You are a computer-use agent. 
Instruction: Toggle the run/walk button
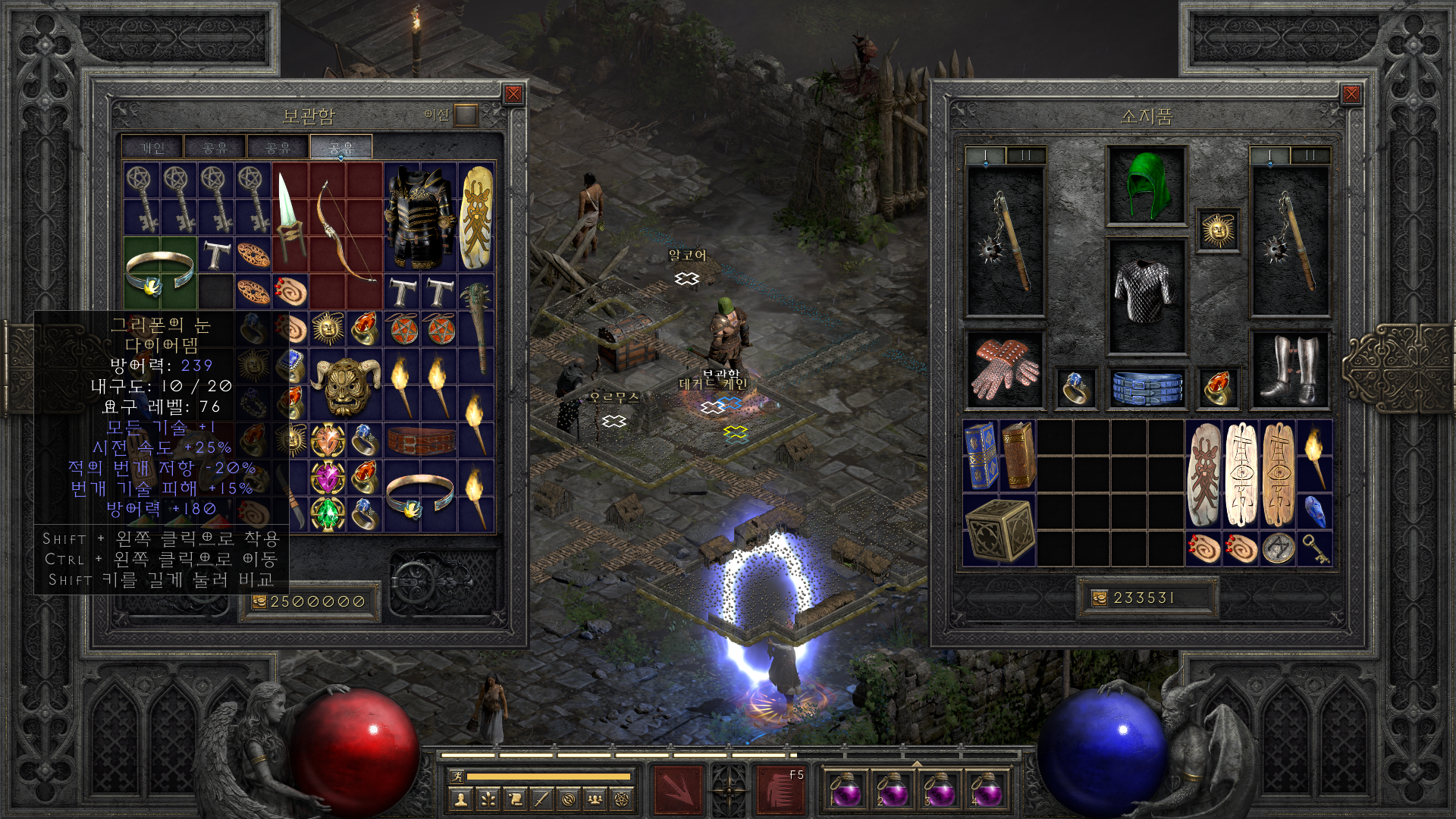click(x=457, y=776)
